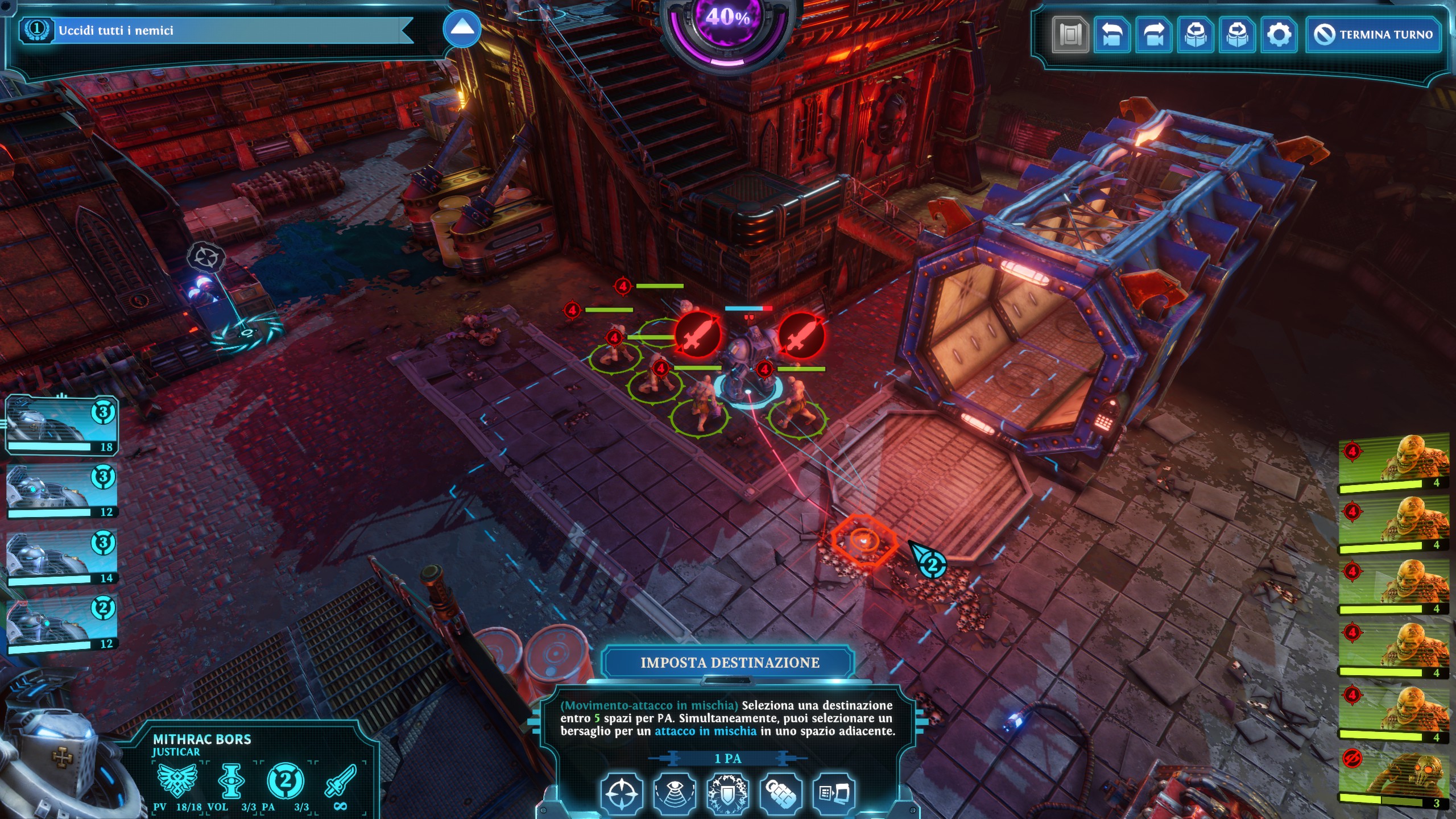Open the ability swap panel icon

click(834, 792)
